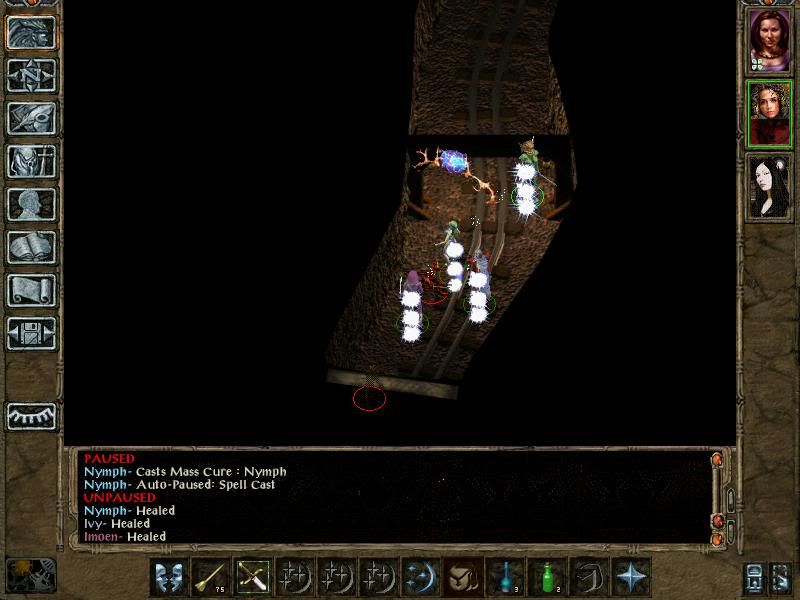Viewport: 800px width, 600px height.
Task: Open the priest scroll
Action: point(31,290)
